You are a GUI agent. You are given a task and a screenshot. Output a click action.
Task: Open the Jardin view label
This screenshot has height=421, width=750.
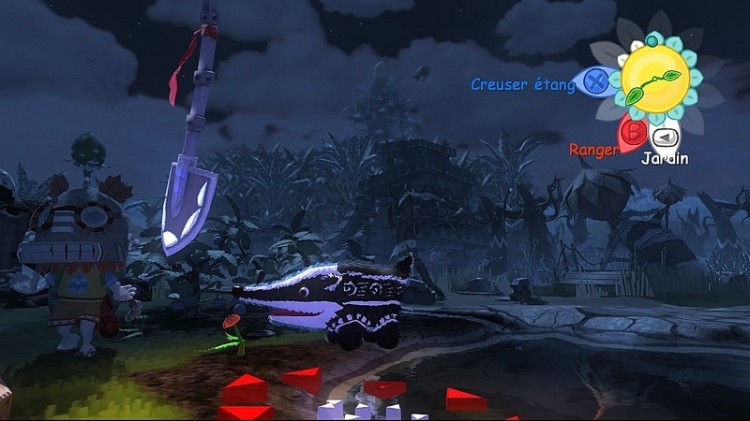point(664,158)
